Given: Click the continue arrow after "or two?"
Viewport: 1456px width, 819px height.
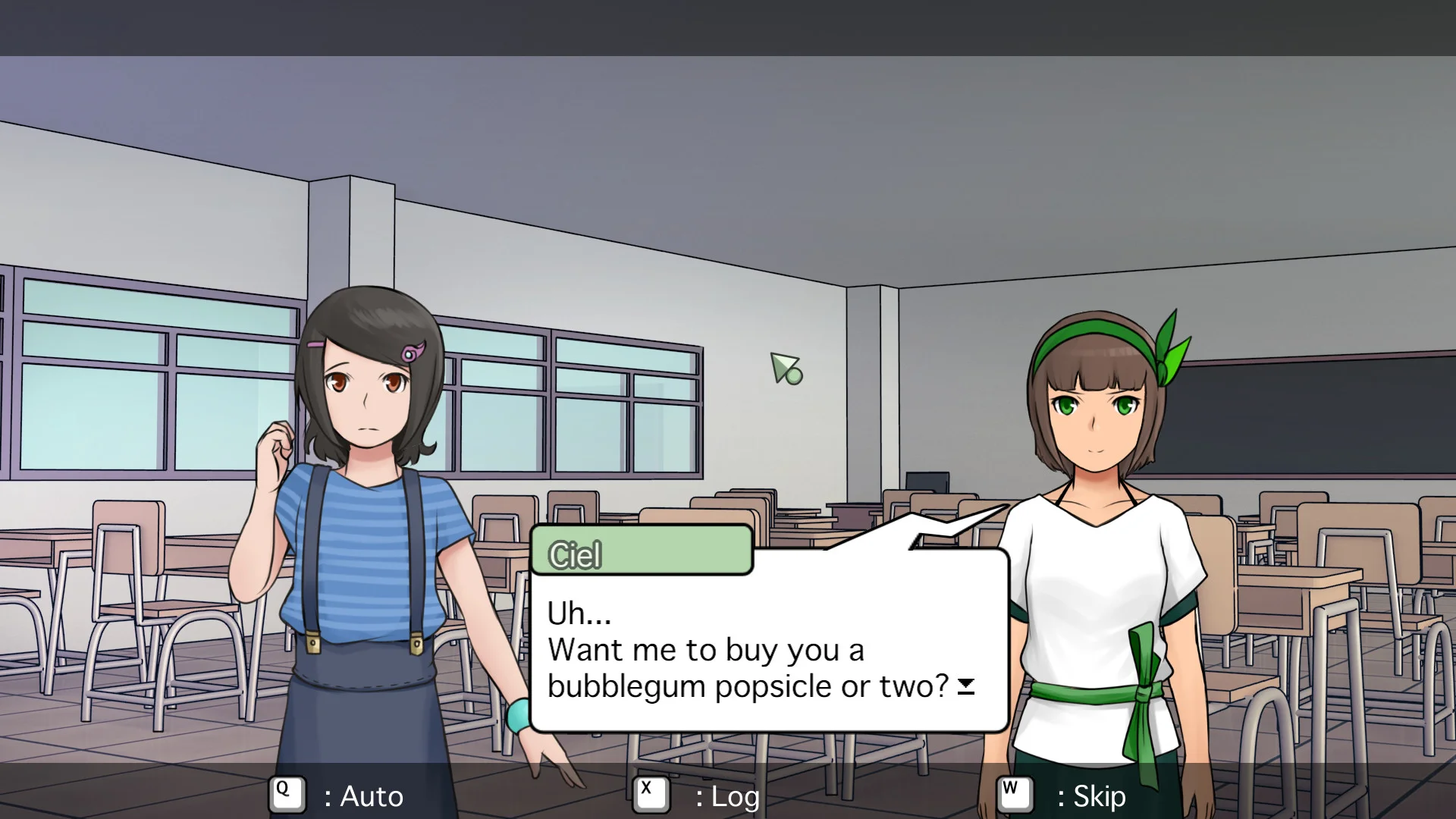Looking at the screenshot, I should (965, 686).
